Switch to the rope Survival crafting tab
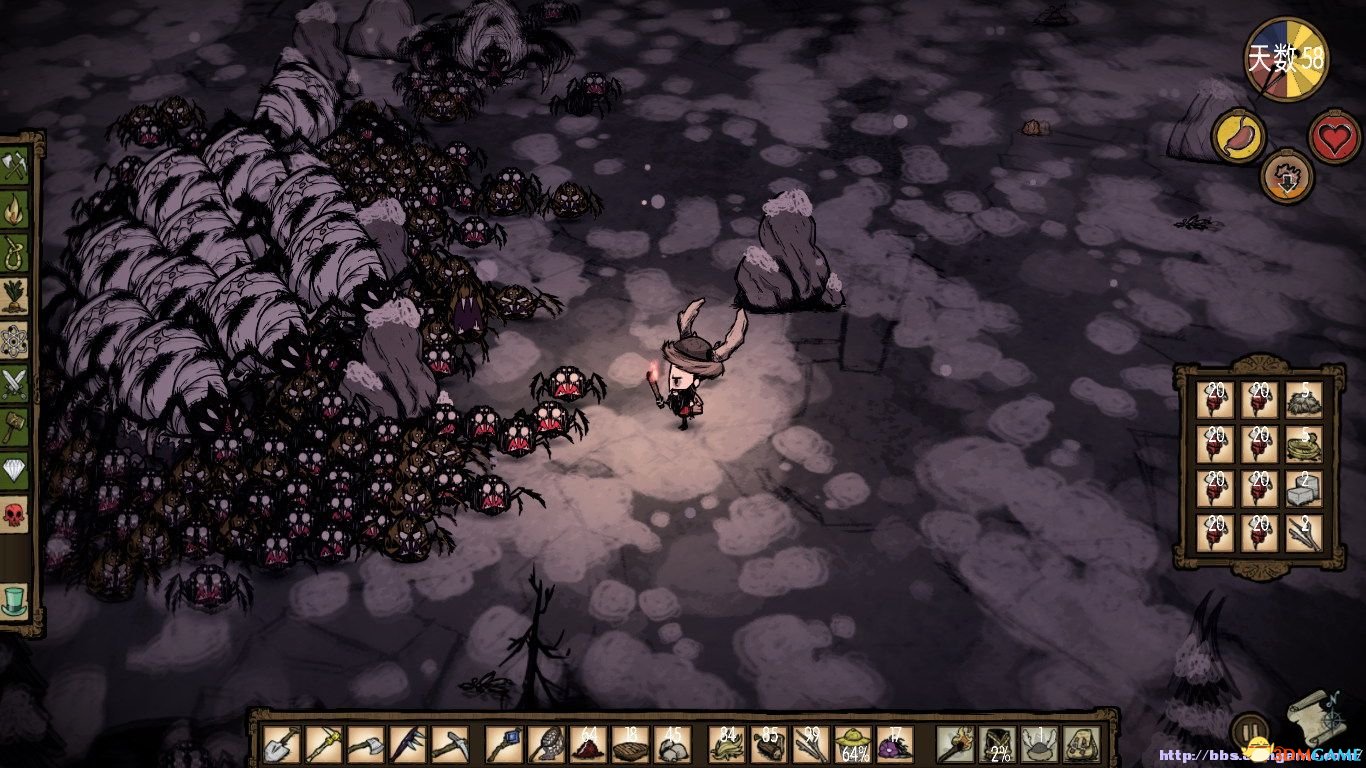 (x=16, y=251)
